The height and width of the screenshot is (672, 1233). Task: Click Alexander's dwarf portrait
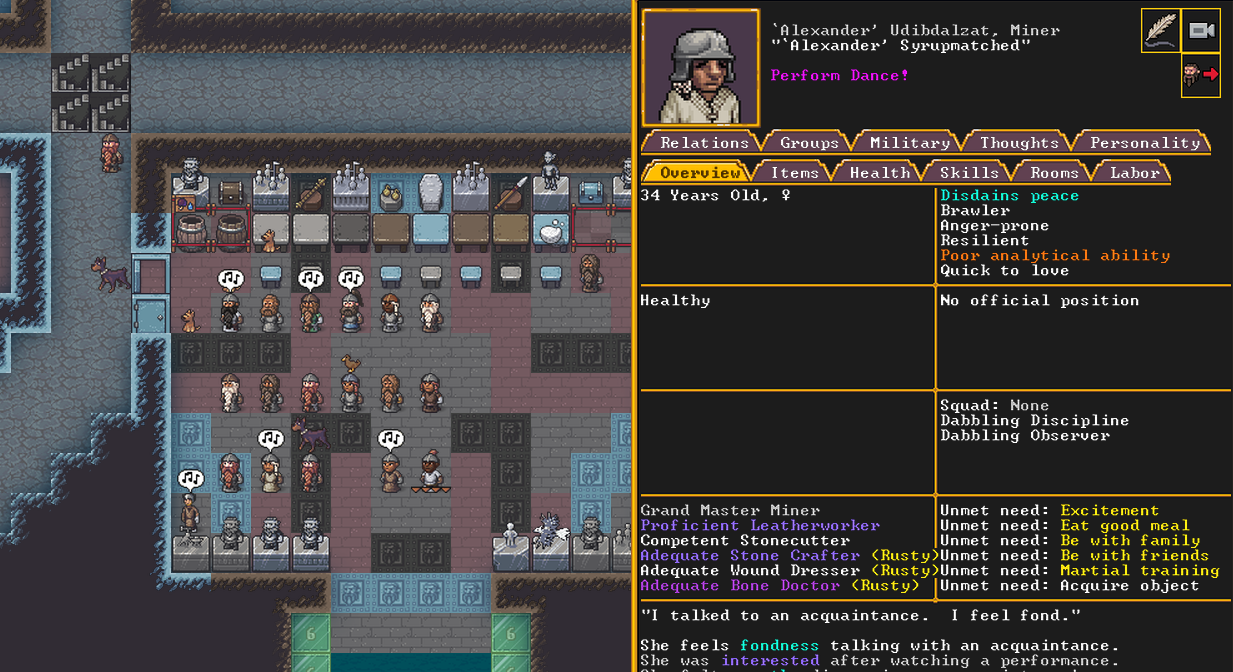700,68
